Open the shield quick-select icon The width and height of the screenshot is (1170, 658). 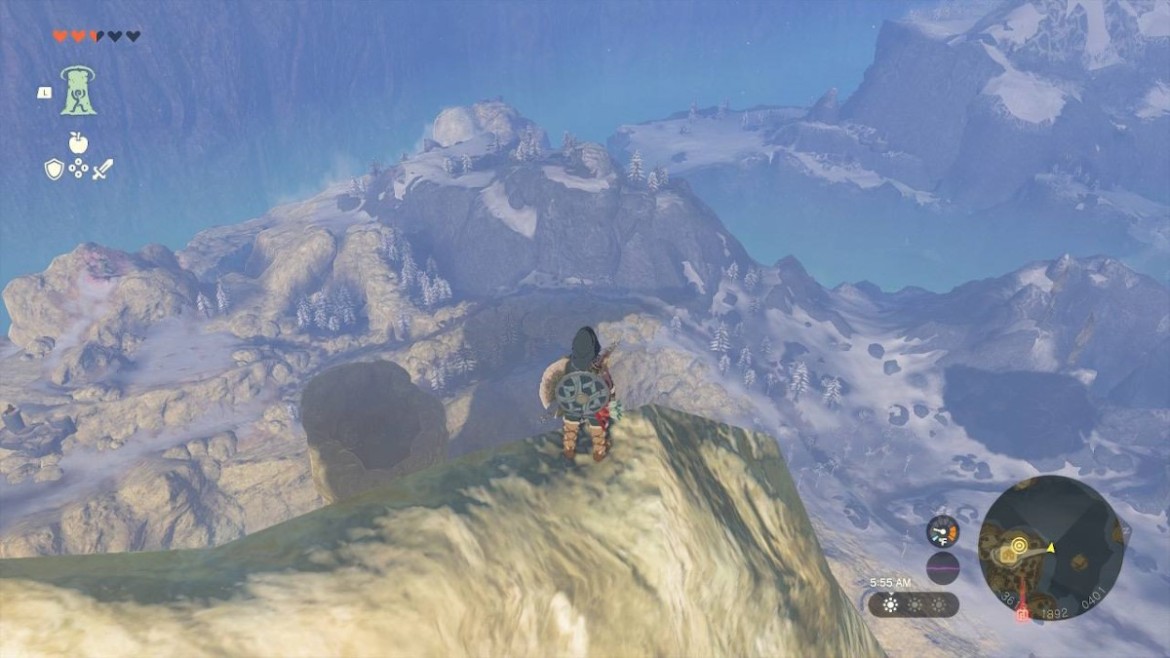coord(54,169)
